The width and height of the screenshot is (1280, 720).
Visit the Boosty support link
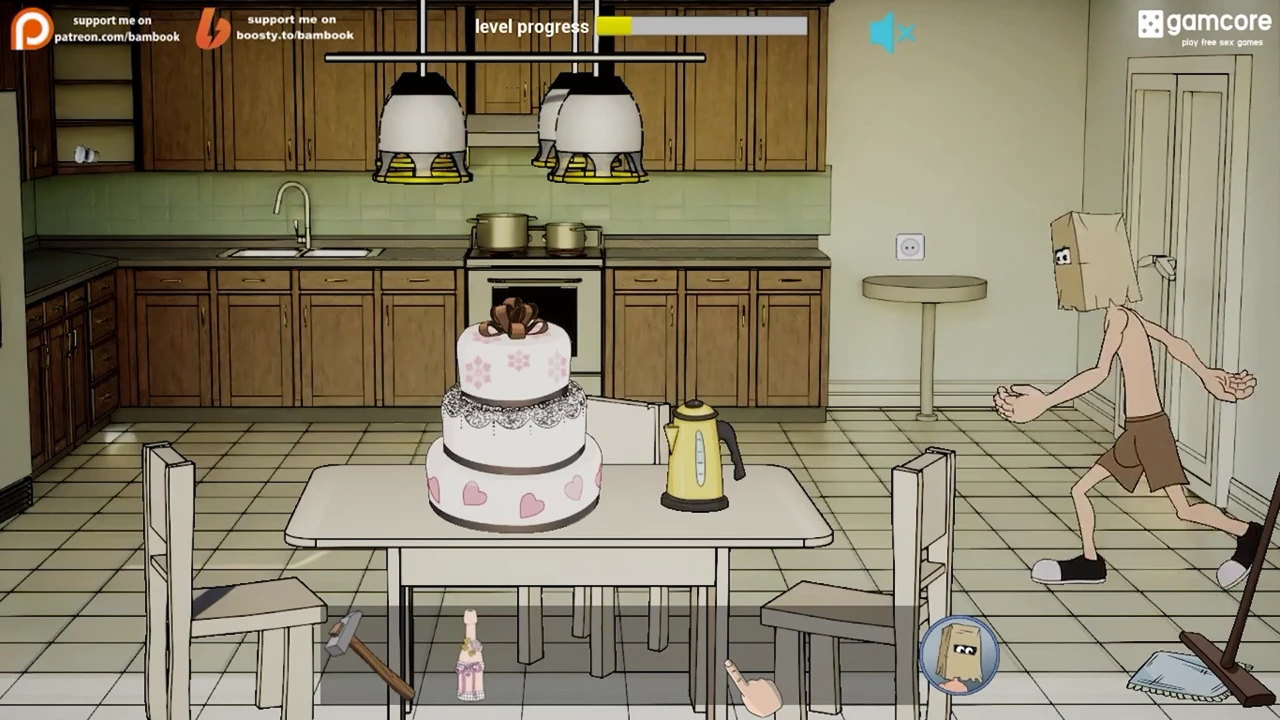coord(275,28)
